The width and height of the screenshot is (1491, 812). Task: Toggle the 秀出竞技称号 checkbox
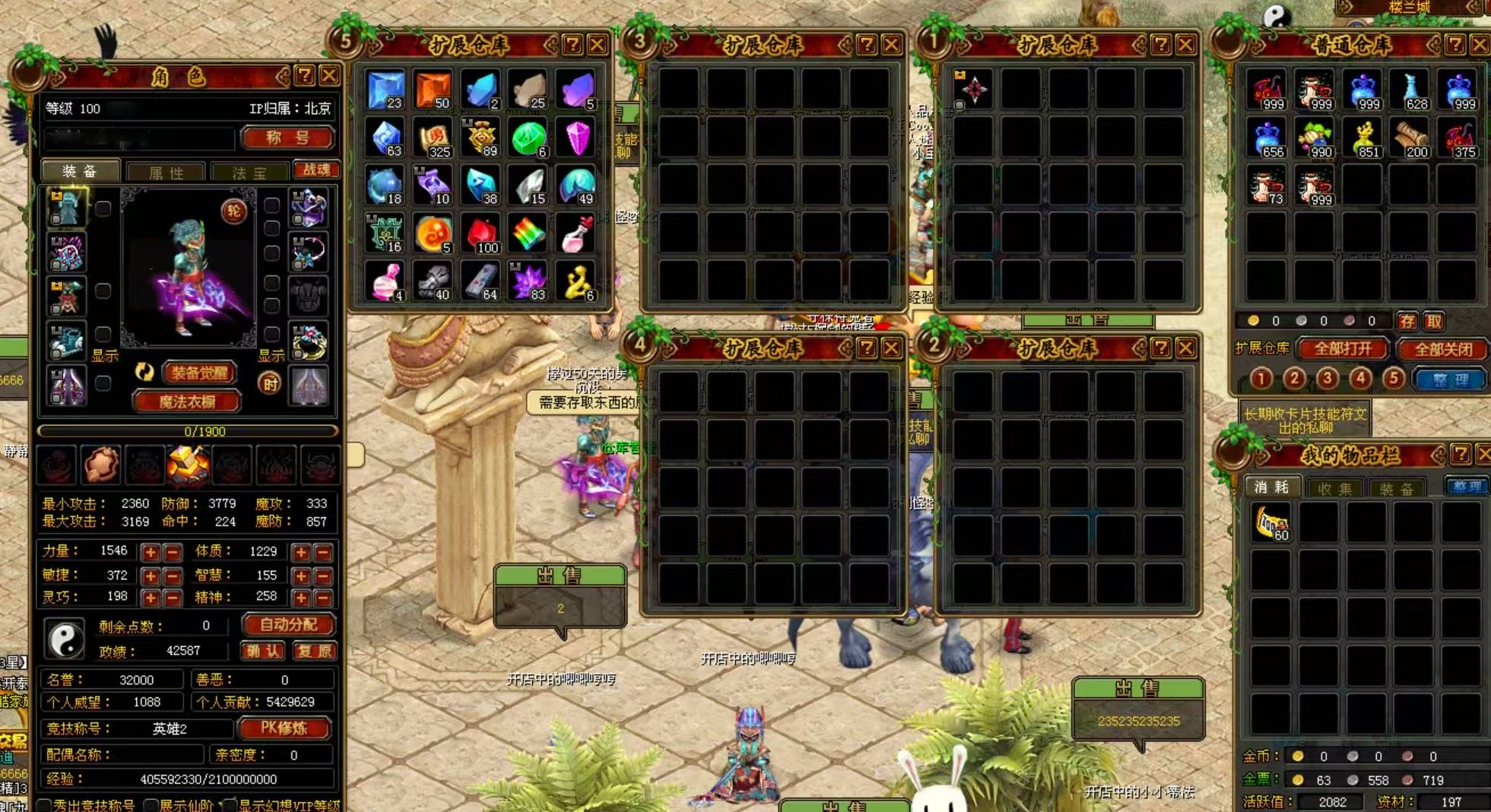pyautogui.click(x=46, y=805)
